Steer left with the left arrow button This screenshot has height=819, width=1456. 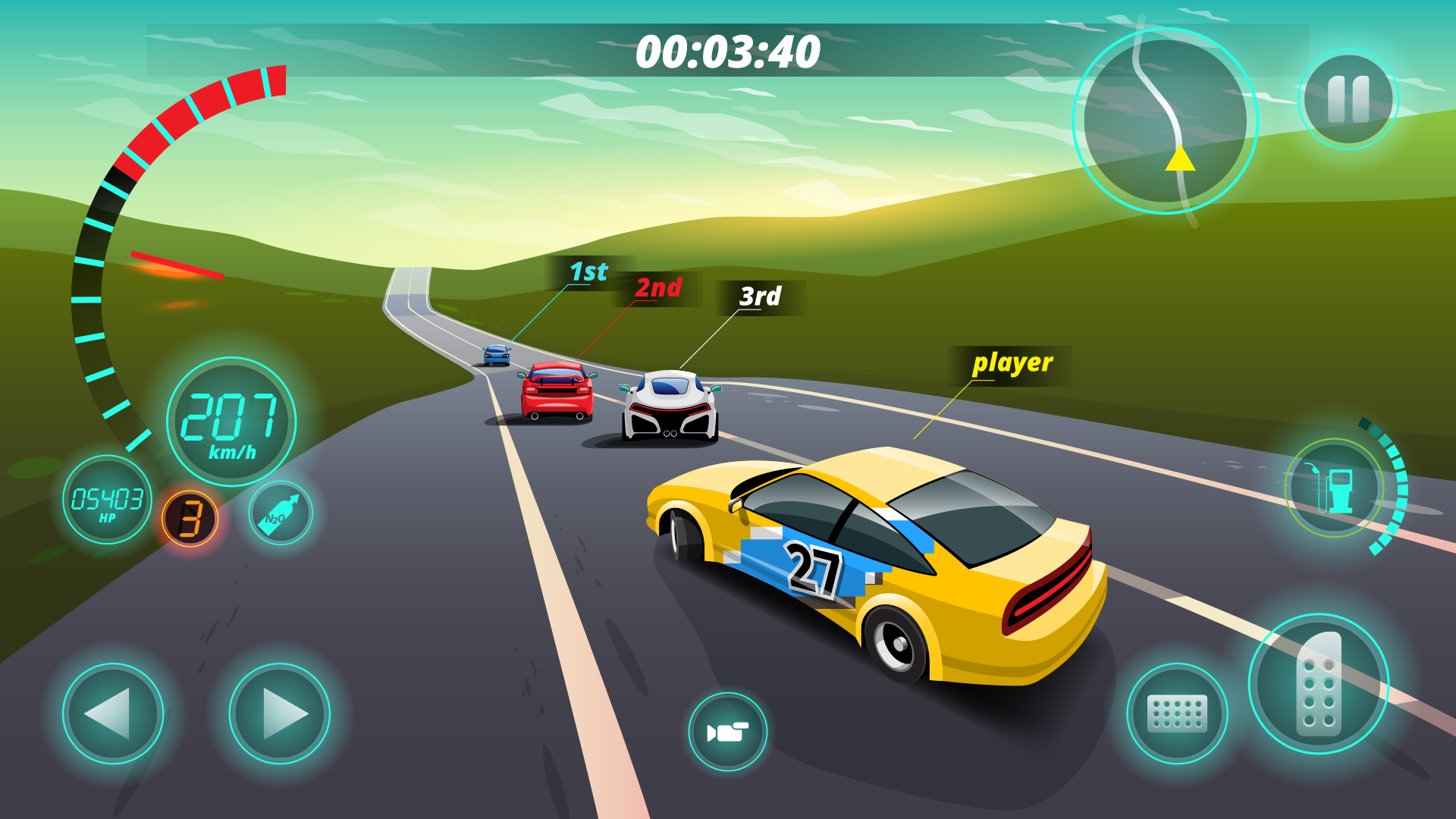click(113, 713)
